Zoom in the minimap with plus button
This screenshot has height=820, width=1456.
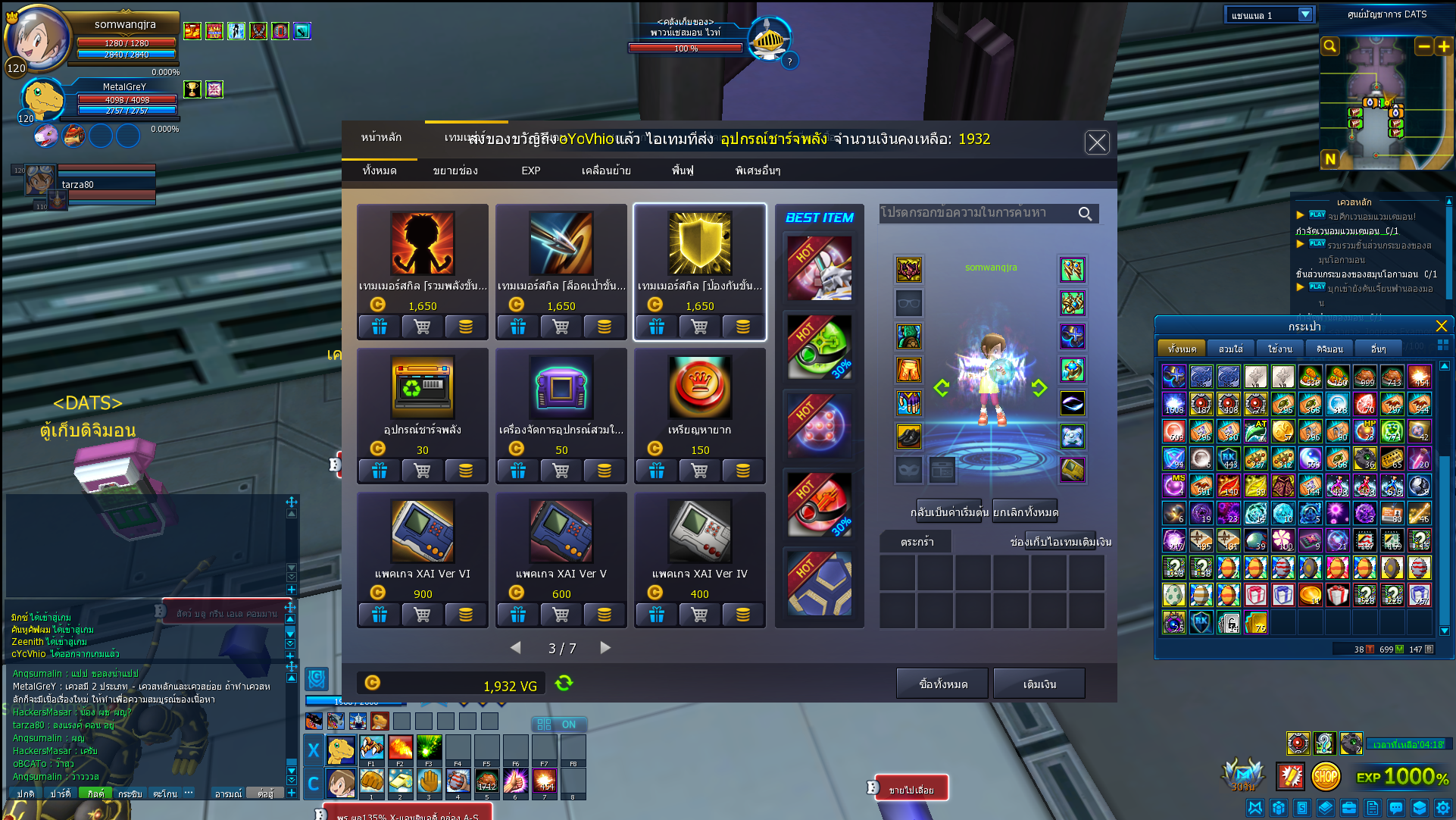1444,47
